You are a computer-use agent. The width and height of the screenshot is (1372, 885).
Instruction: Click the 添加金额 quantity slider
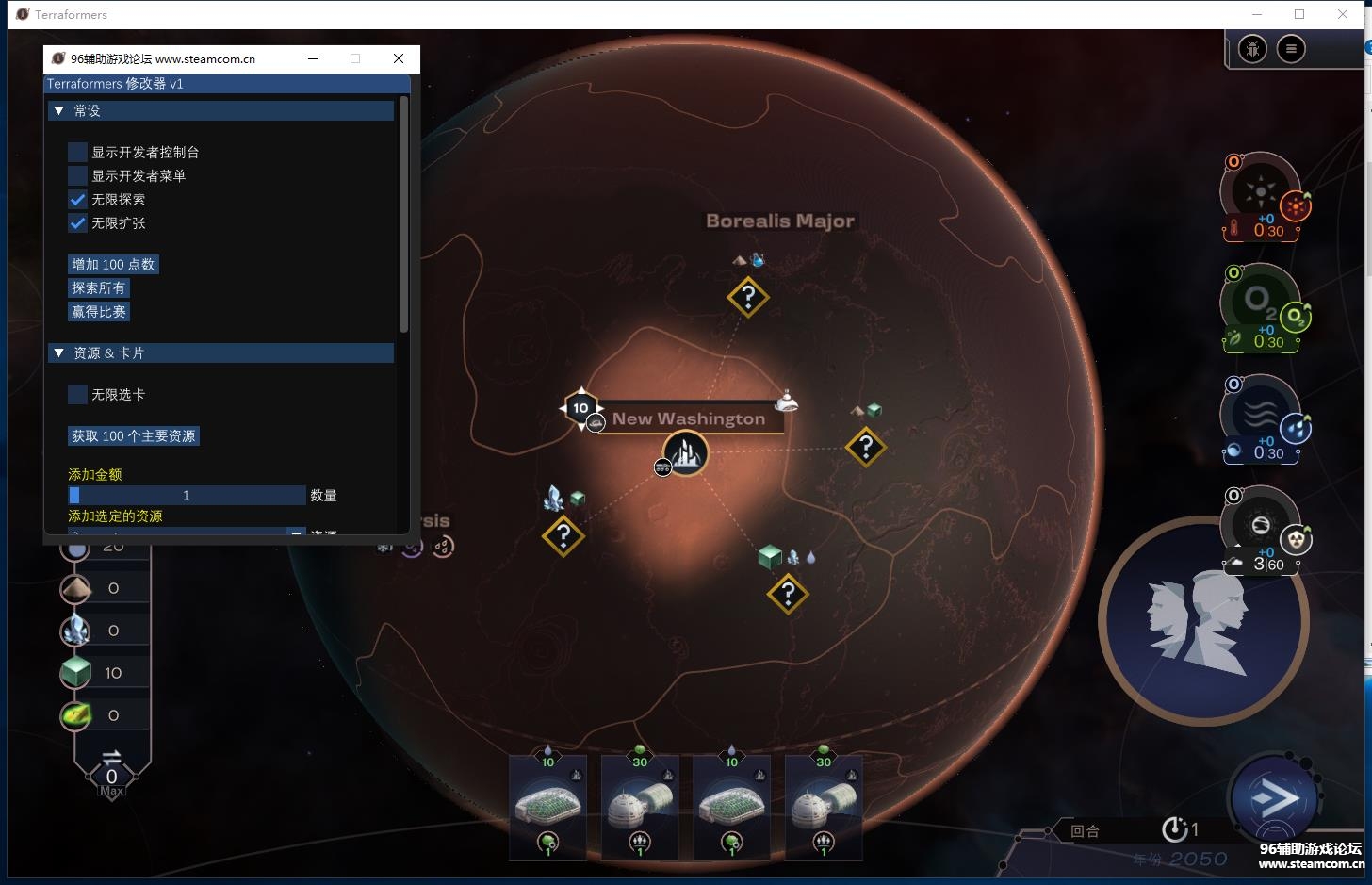coord(187,495)
